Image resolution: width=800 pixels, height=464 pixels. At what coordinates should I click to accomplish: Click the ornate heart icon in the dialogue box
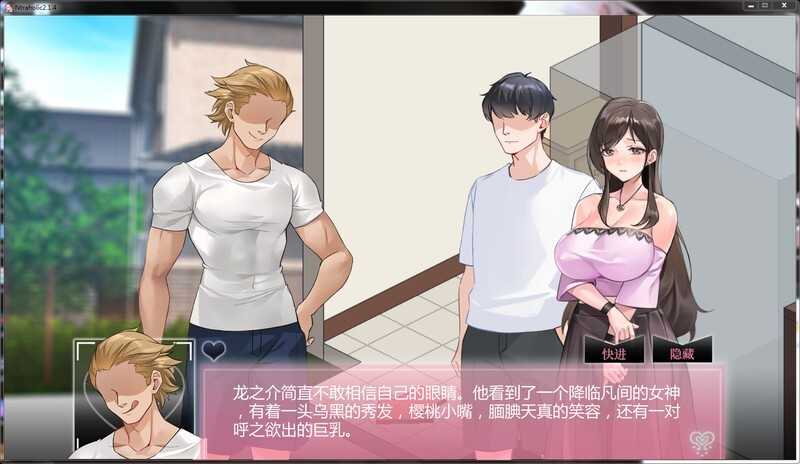[x=702, y=438]
